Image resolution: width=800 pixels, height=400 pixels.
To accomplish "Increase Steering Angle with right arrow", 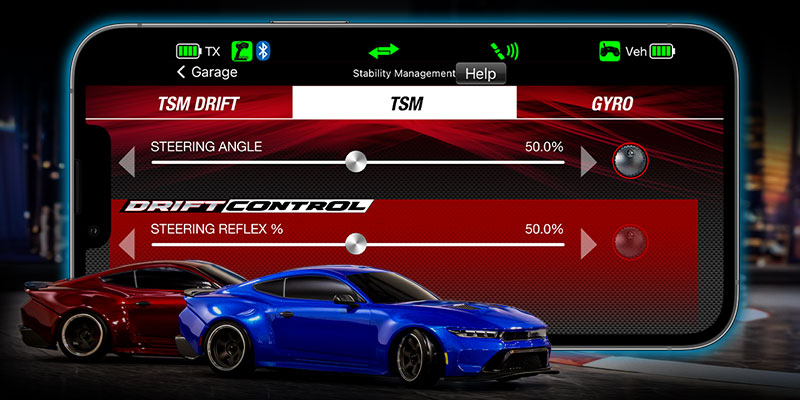I will tap(589, 161).
